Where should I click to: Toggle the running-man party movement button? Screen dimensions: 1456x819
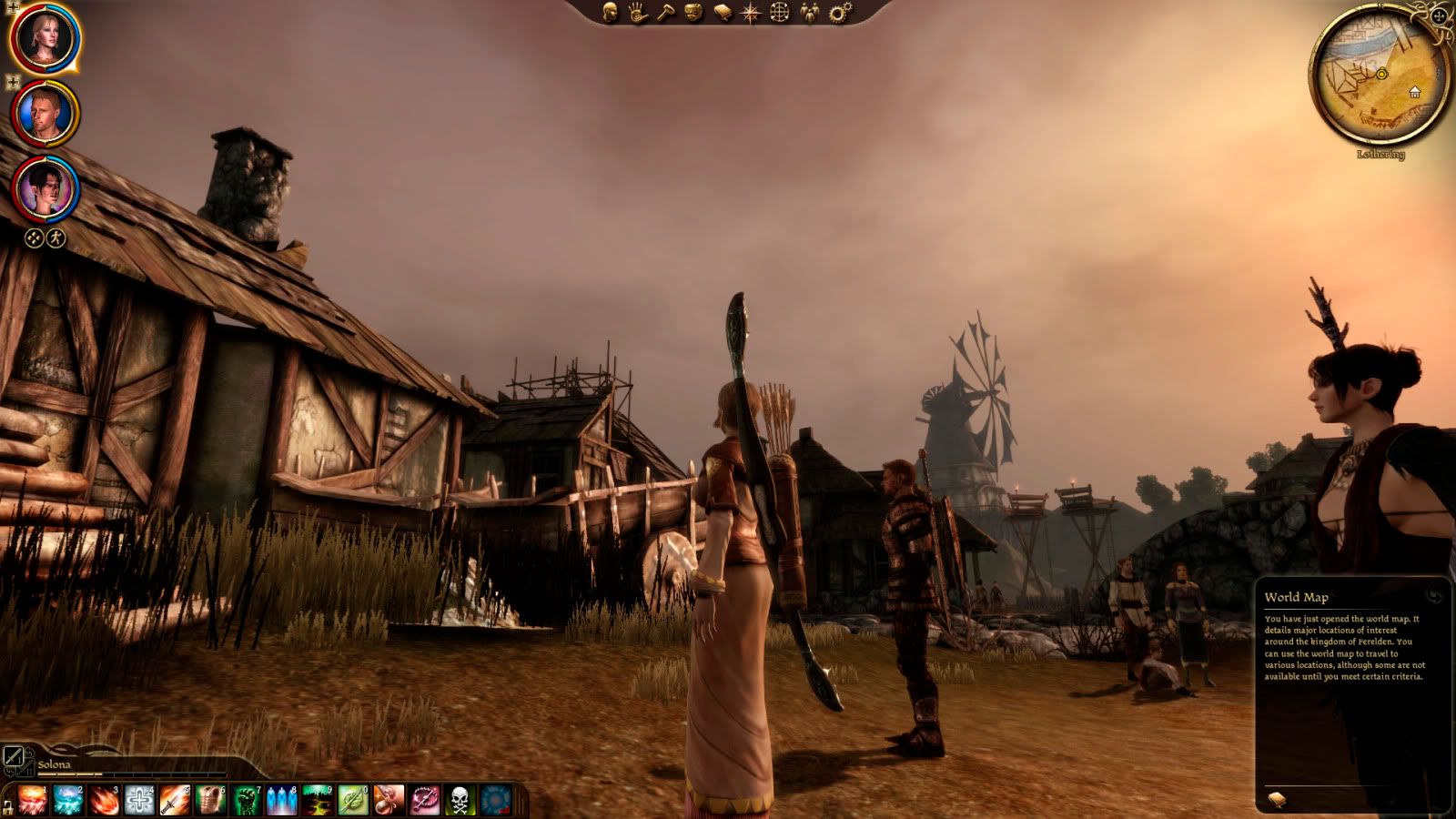click(56, 238)
